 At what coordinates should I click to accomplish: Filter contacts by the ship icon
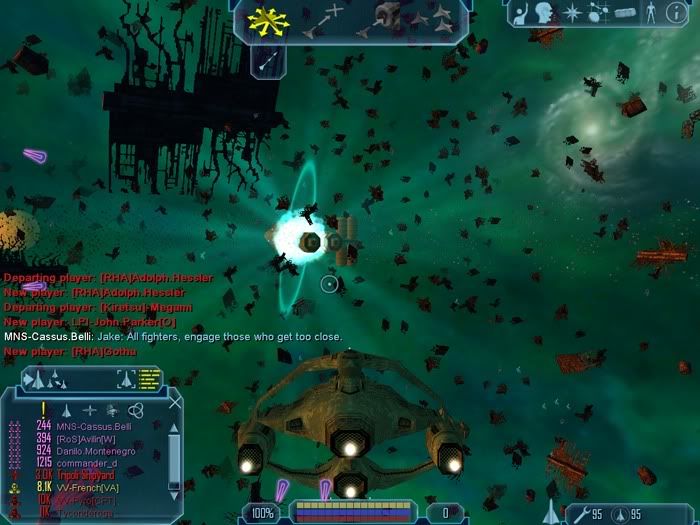click(67, 409)
